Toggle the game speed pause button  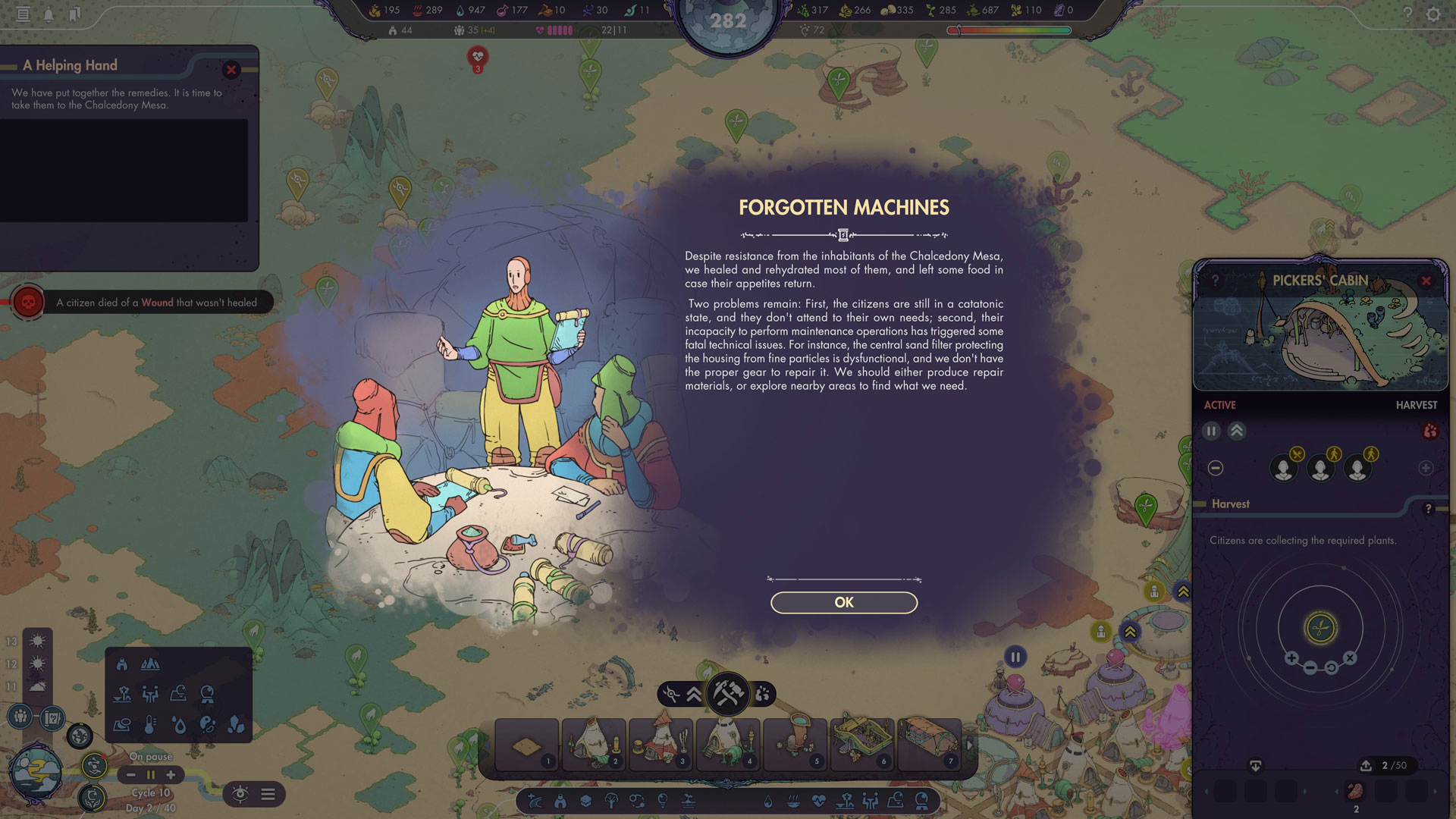[151, 774]
